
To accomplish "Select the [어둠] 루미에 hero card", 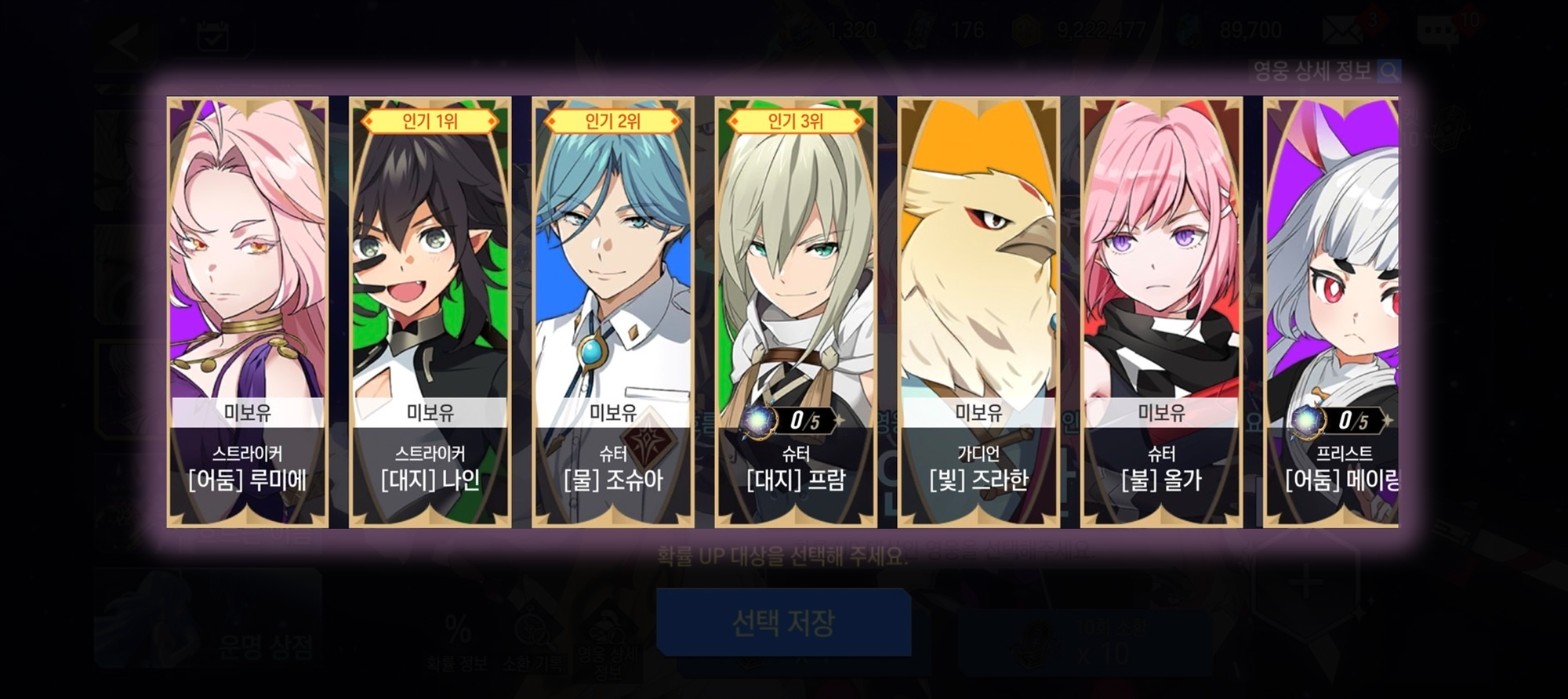I will point(247,312).
